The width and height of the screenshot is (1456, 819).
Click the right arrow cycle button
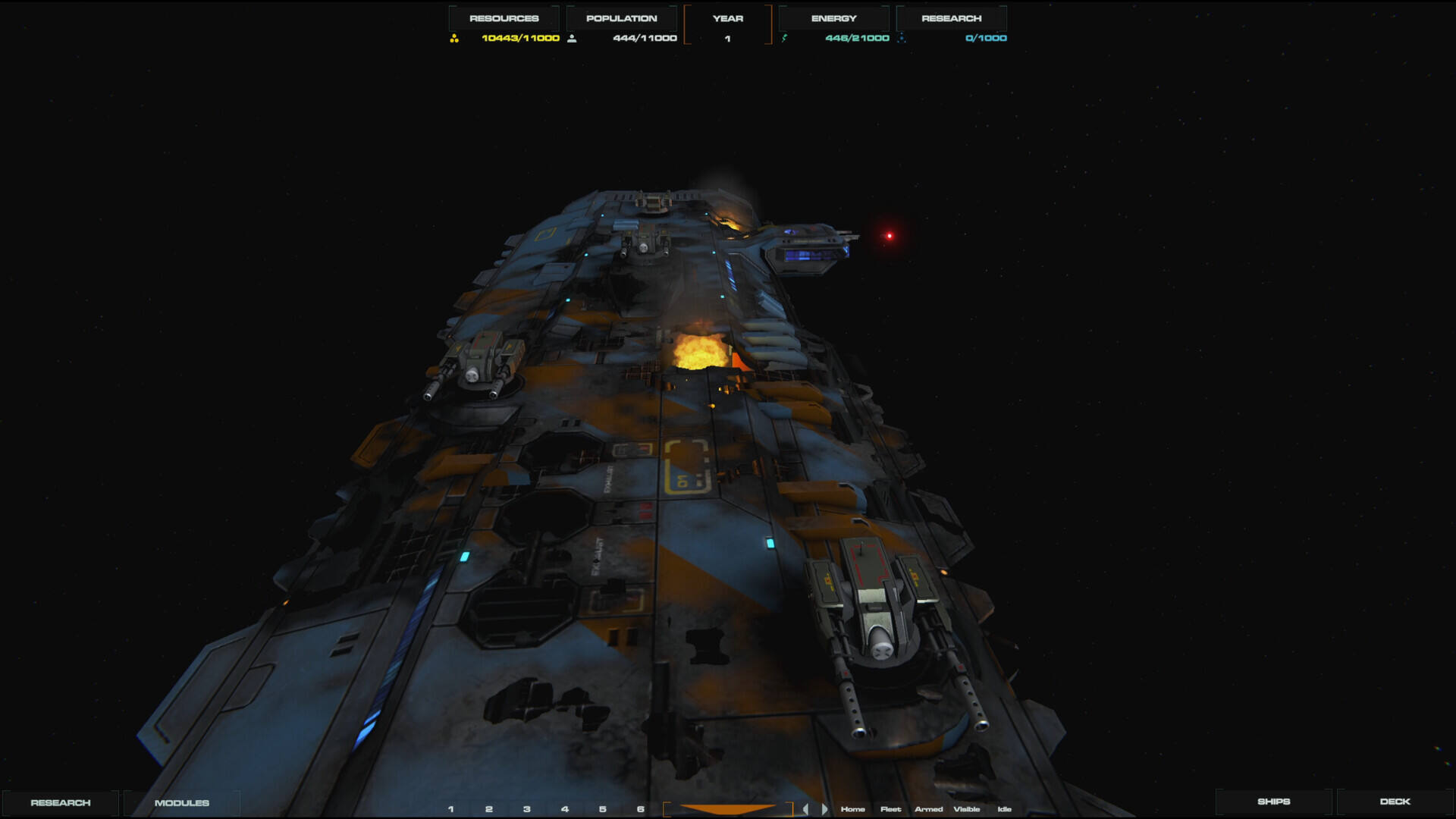coord(824,809)
